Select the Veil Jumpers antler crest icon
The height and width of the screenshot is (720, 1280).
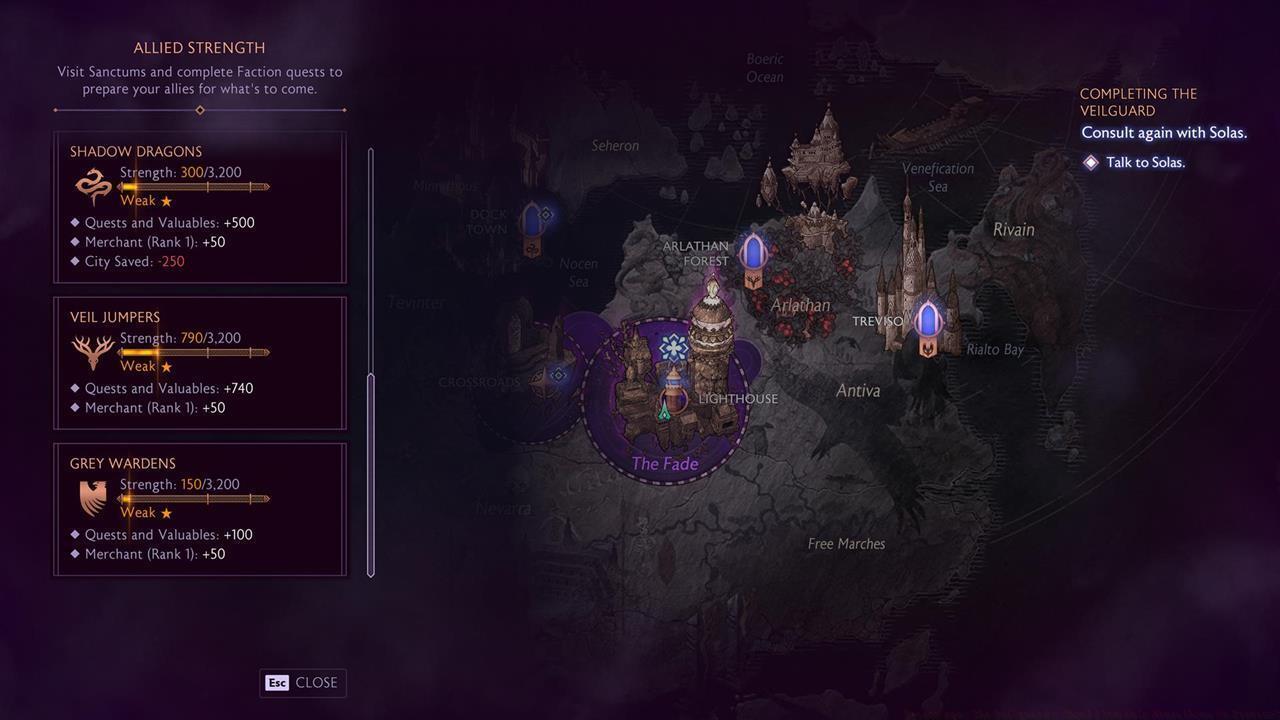point(91,350)
